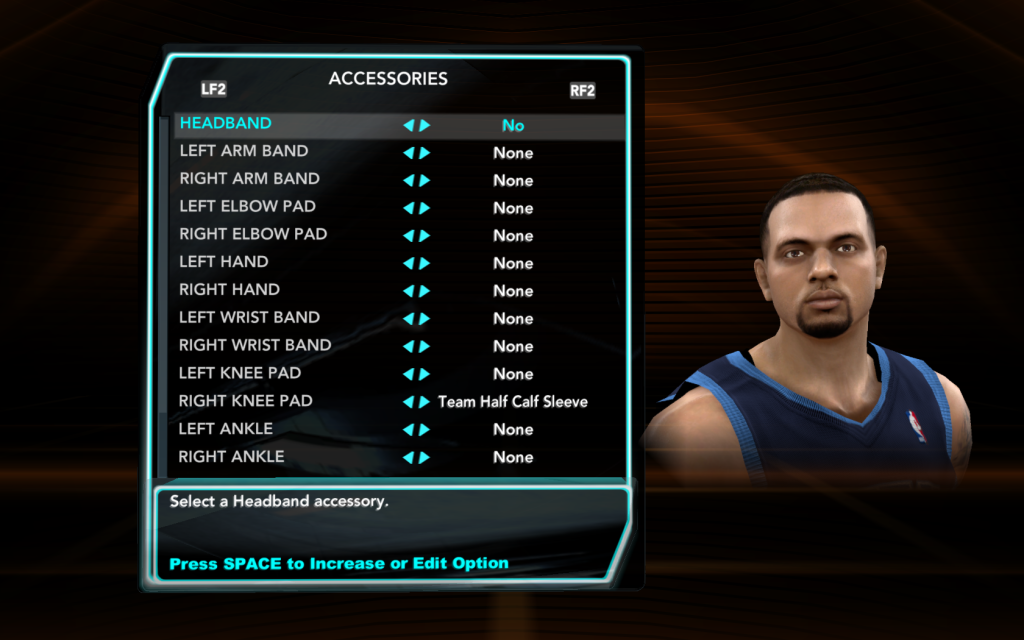Select the Headband row

click(226, 124)
